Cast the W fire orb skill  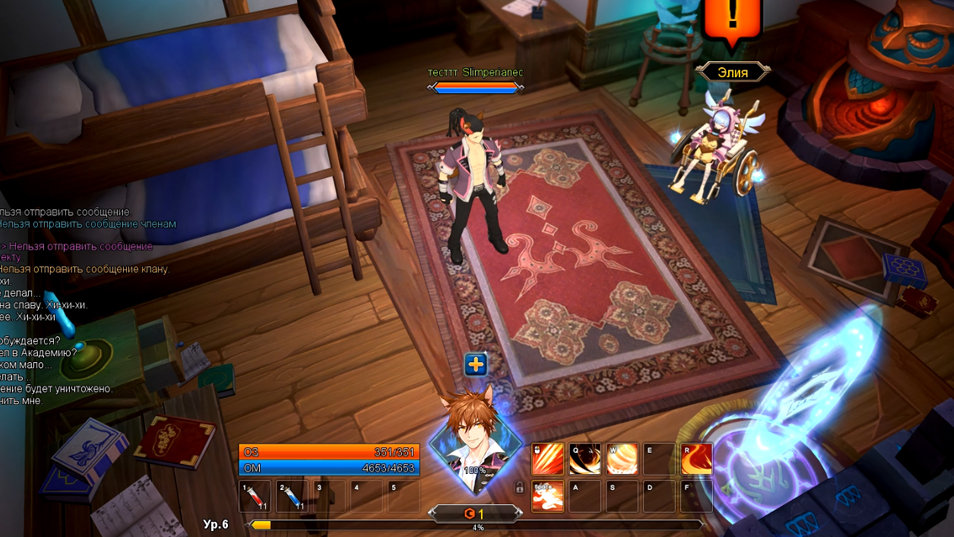[621, 459]
